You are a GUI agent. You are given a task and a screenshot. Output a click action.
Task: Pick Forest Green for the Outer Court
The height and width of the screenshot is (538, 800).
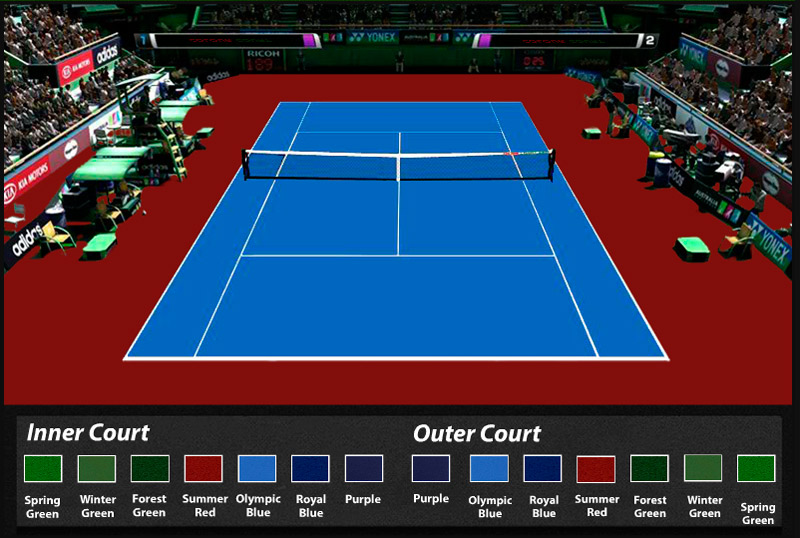[650, 468]
